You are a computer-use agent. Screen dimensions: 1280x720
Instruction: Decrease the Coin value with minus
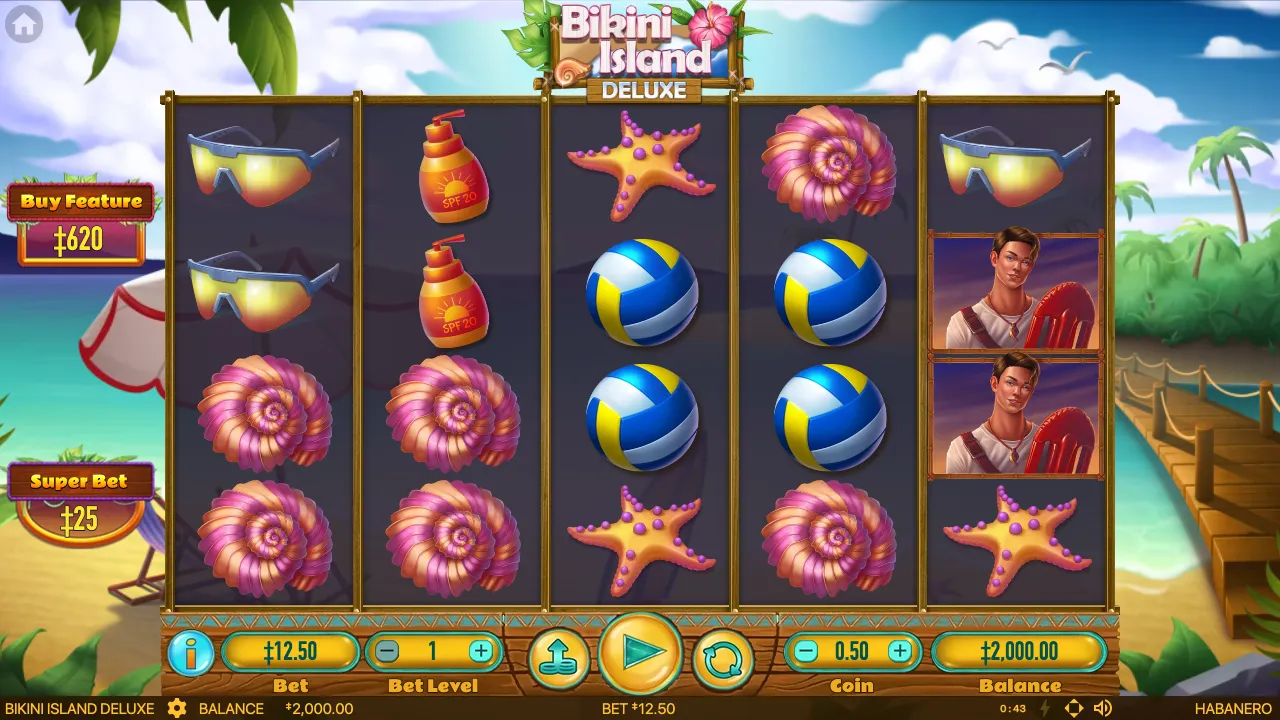806,652
